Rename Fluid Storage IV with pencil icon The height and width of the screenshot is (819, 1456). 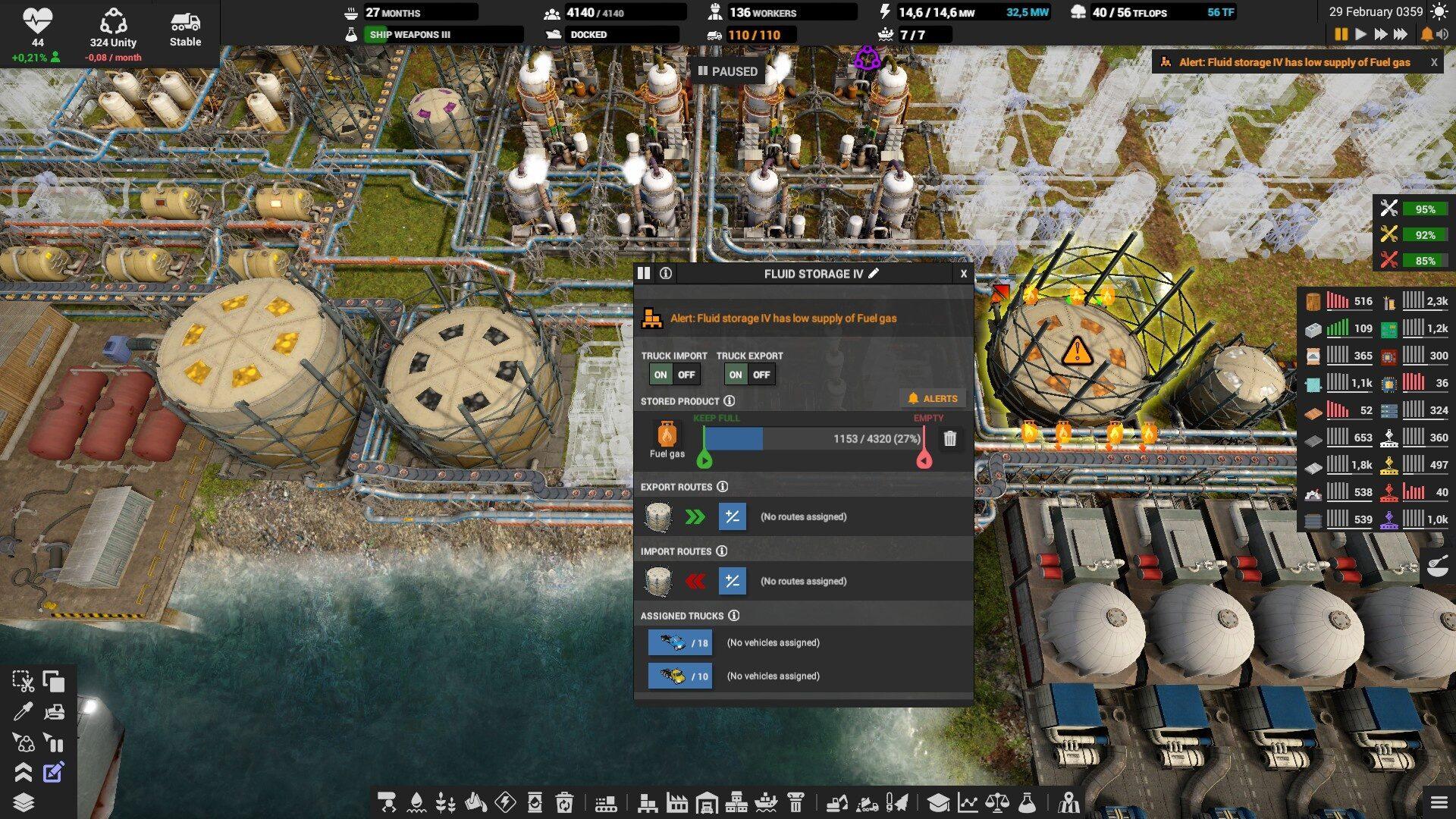pos(874,274)
